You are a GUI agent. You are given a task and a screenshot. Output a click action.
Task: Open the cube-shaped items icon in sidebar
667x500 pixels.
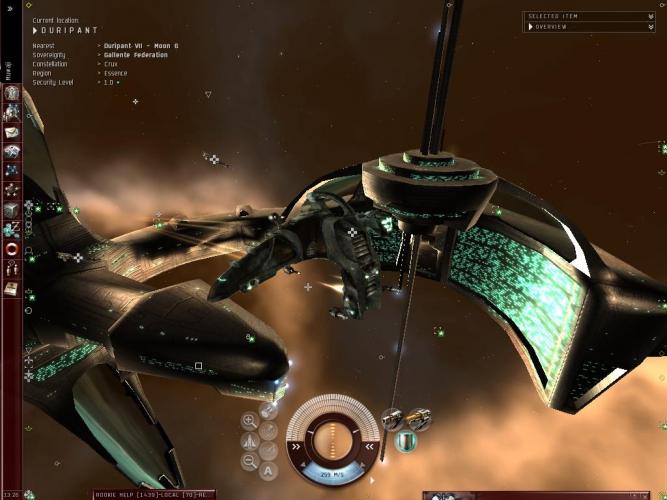point(12,210)
